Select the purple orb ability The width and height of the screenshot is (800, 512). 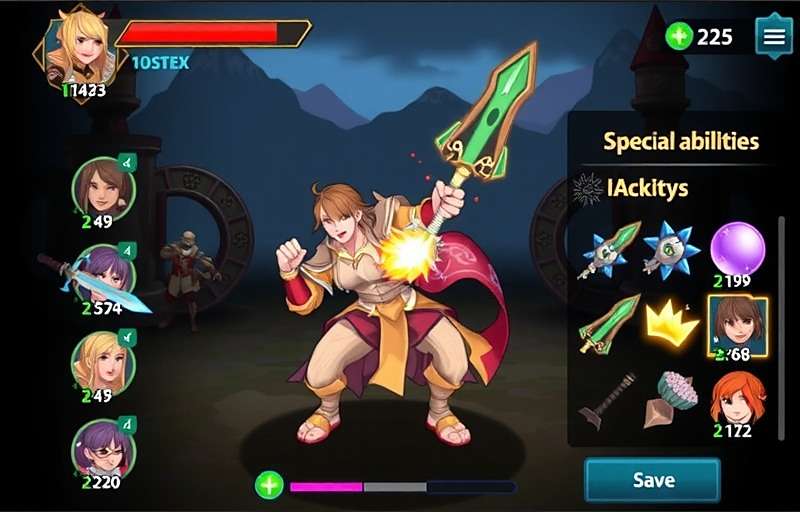737,248
